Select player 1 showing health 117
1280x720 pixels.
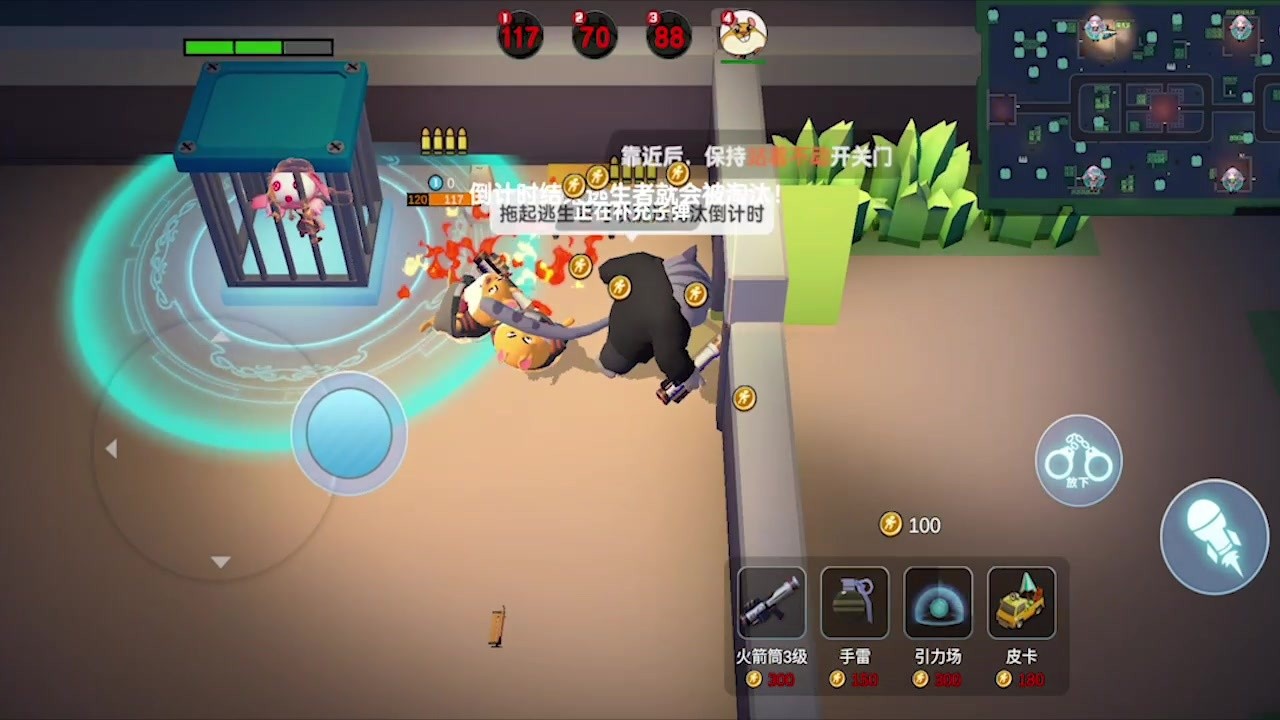pyautogui.click(x=520, y=35)
